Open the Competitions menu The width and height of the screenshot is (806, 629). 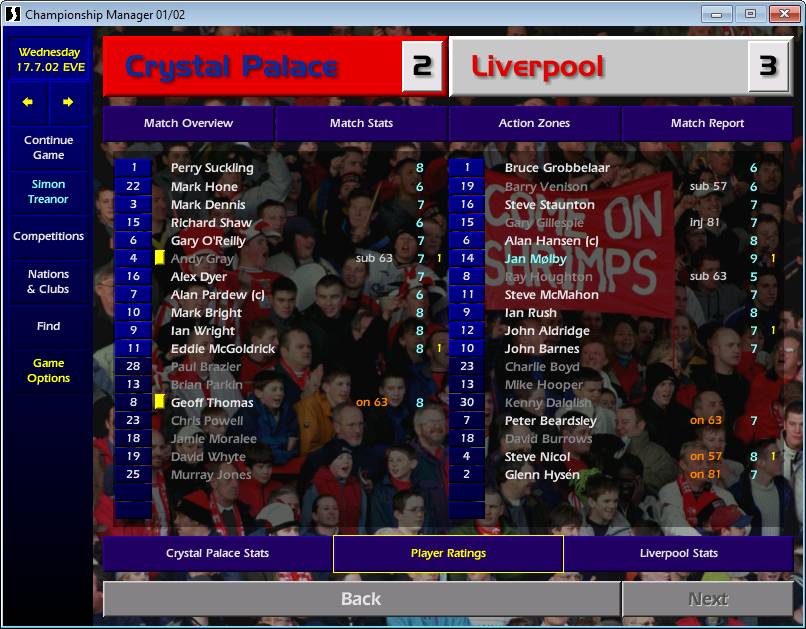[x=48, y=236]
